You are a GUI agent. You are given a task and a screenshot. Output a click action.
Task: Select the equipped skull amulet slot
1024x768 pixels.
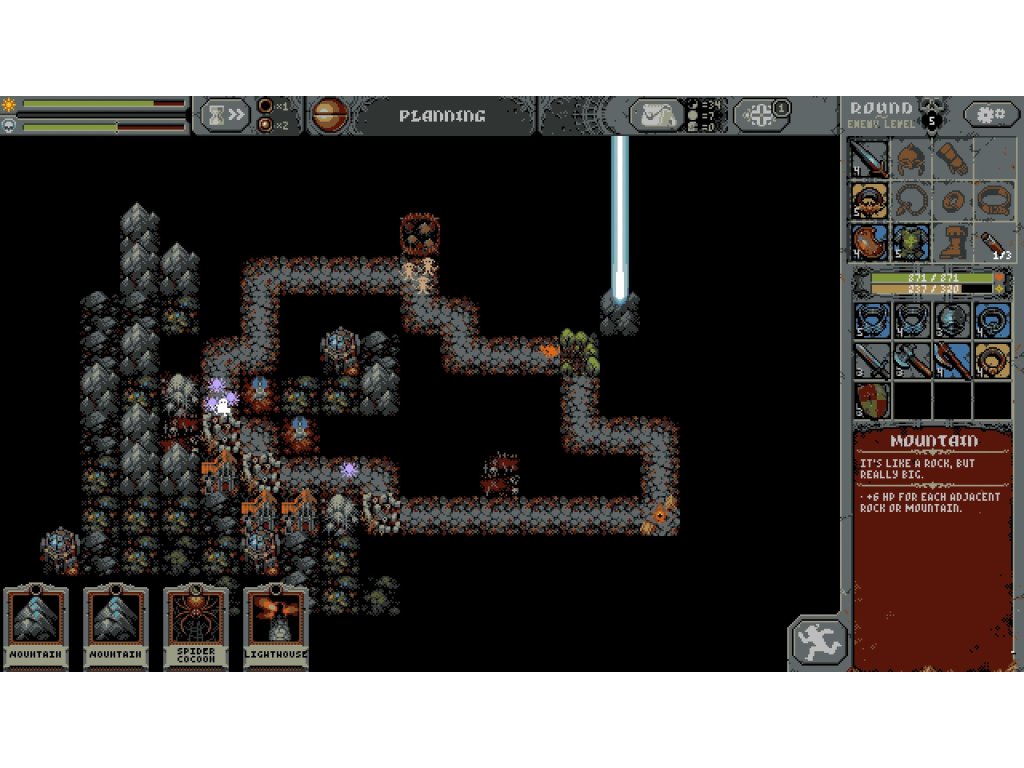[869, 200]
